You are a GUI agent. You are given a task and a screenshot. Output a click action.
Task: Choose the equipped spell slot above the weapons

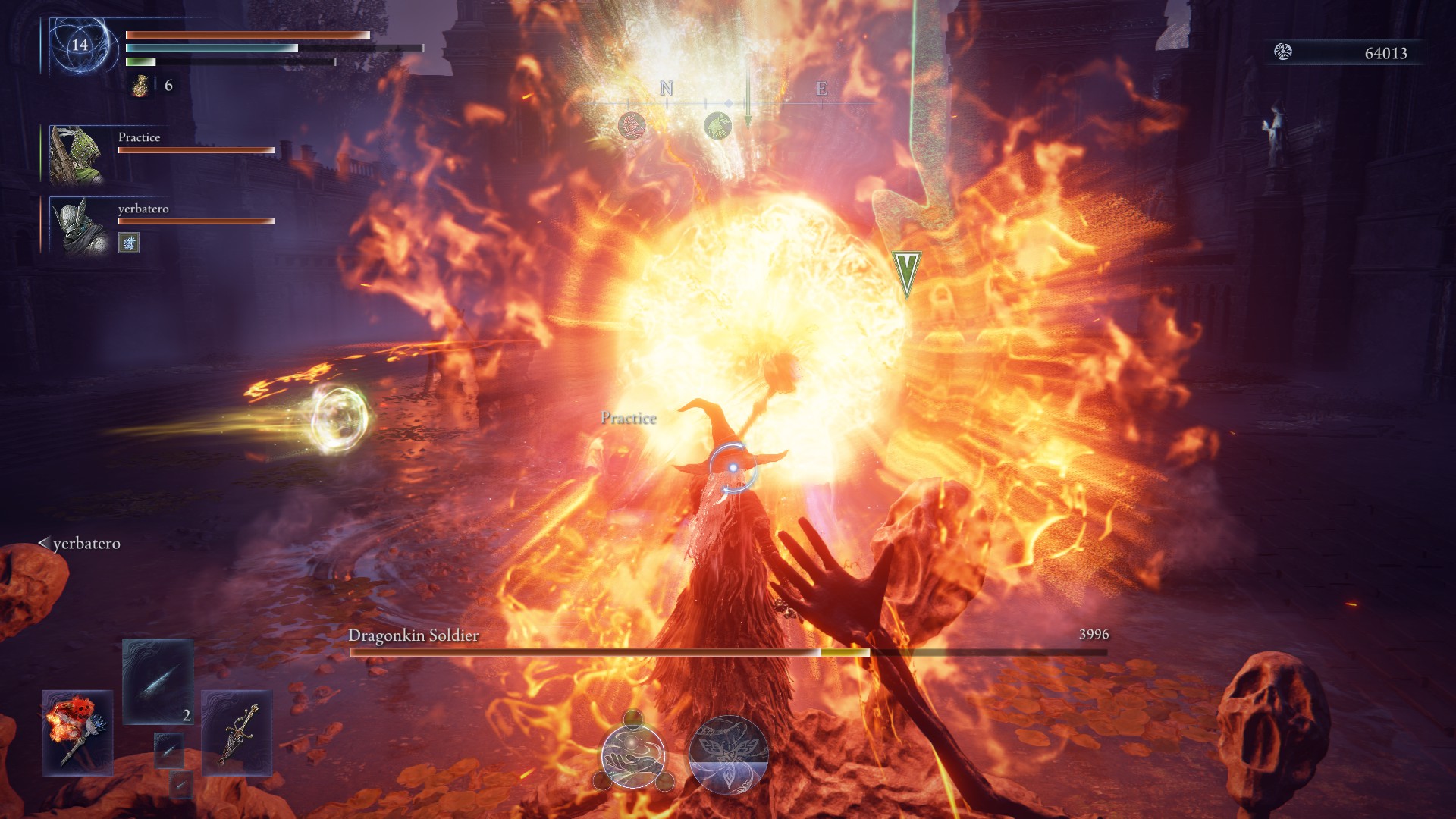[x=158, y=680]
